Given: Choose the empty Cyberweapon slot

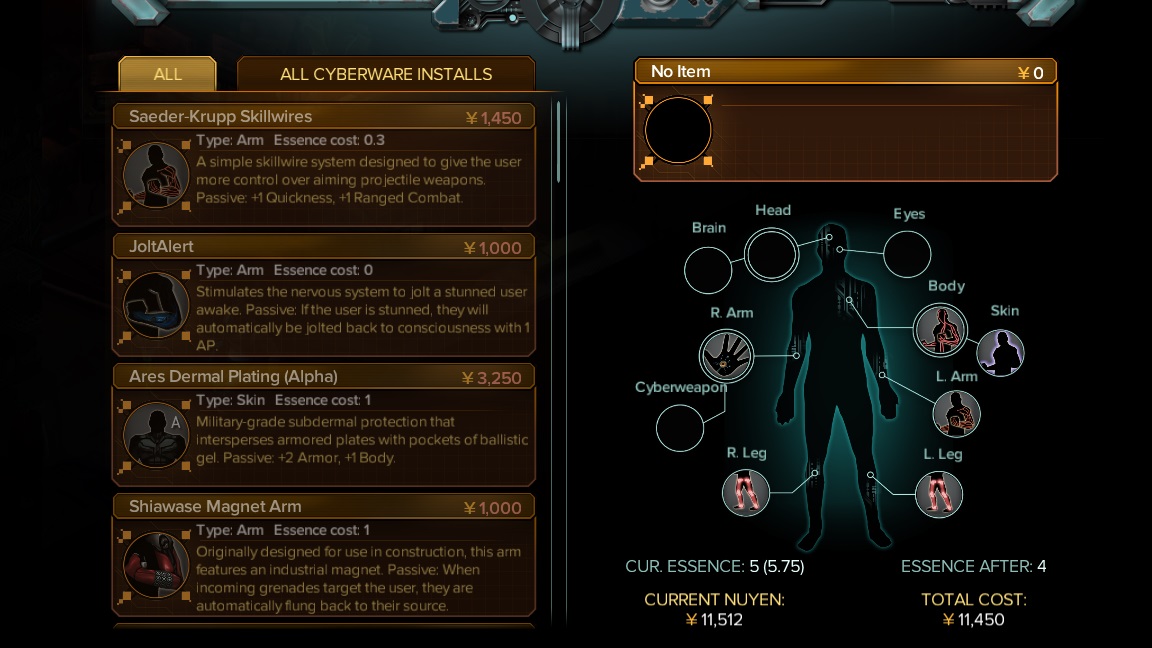Looking at the screenshot, I should pyautogui.click(x=680, y=428).
